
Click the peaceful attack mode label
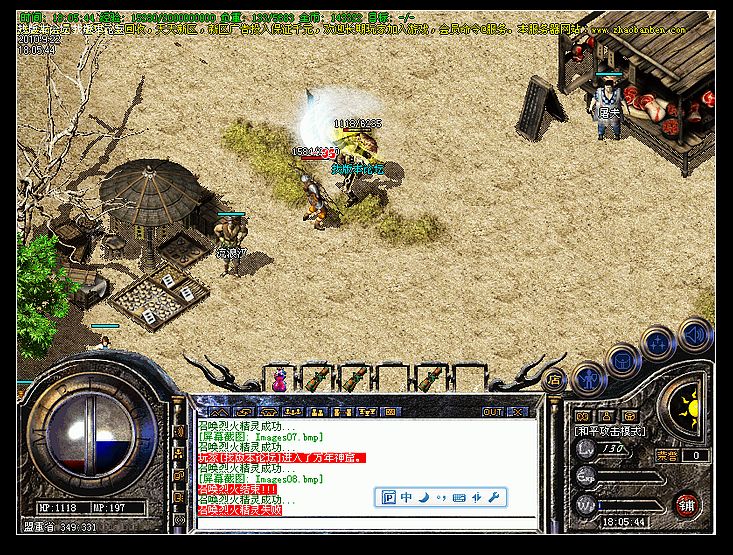[610, 432]
